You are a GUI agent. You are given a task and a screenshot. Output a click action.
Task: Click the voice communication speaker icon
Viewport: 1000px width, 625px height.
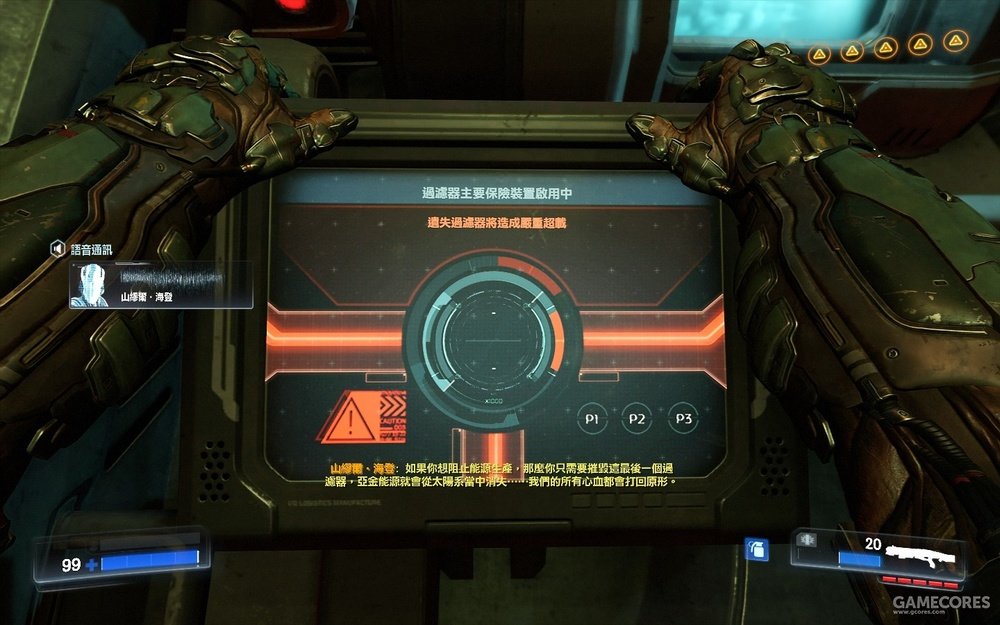click(59, 247)
